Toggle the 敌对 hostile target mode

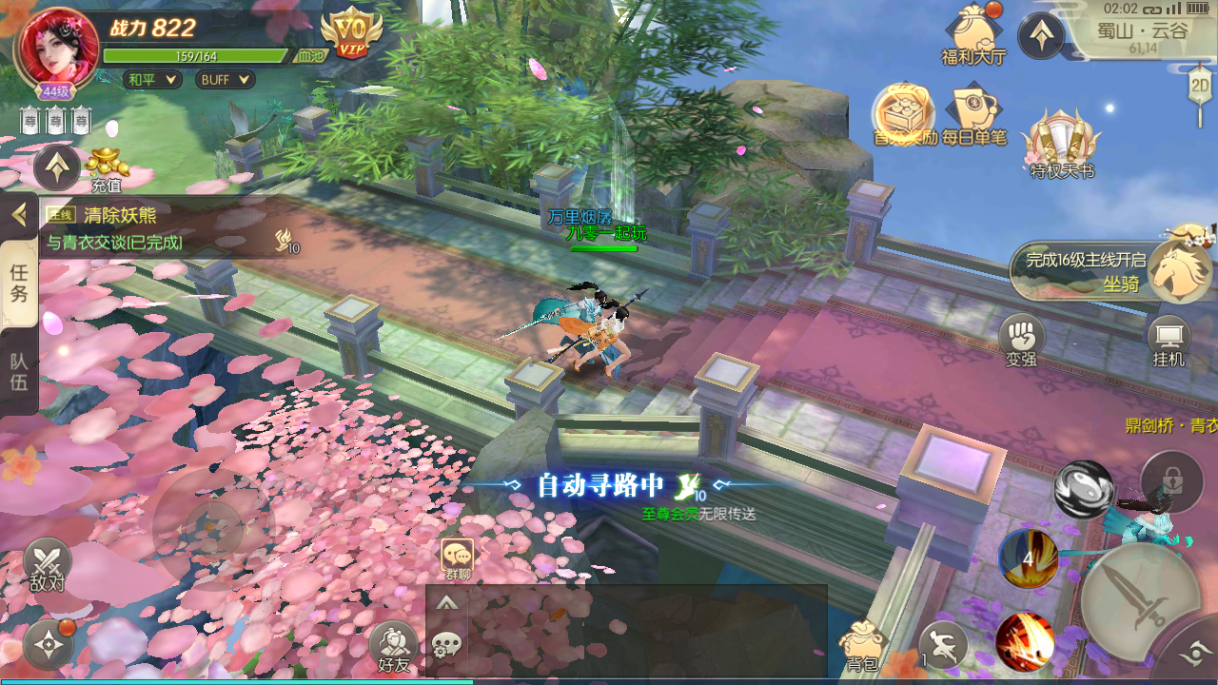(46, 565)
